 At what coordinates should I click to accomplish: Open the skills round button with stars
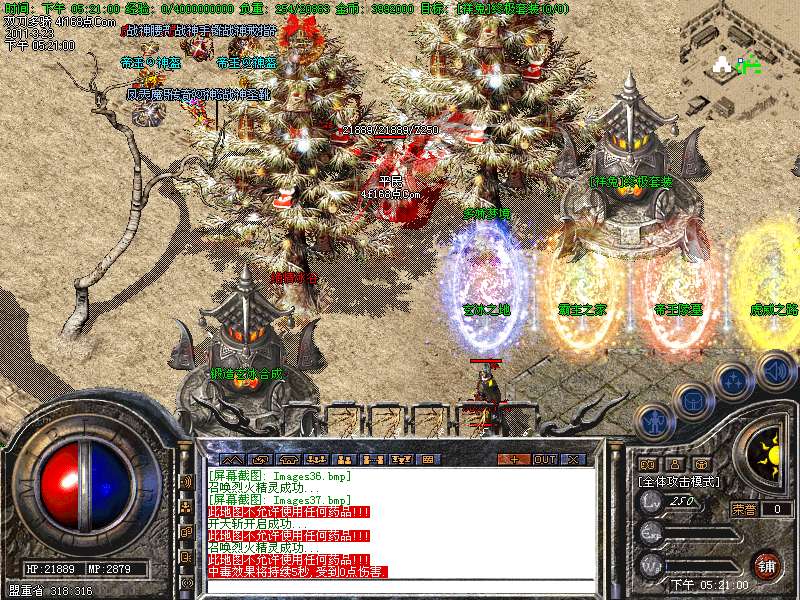[x=733, y=381]
